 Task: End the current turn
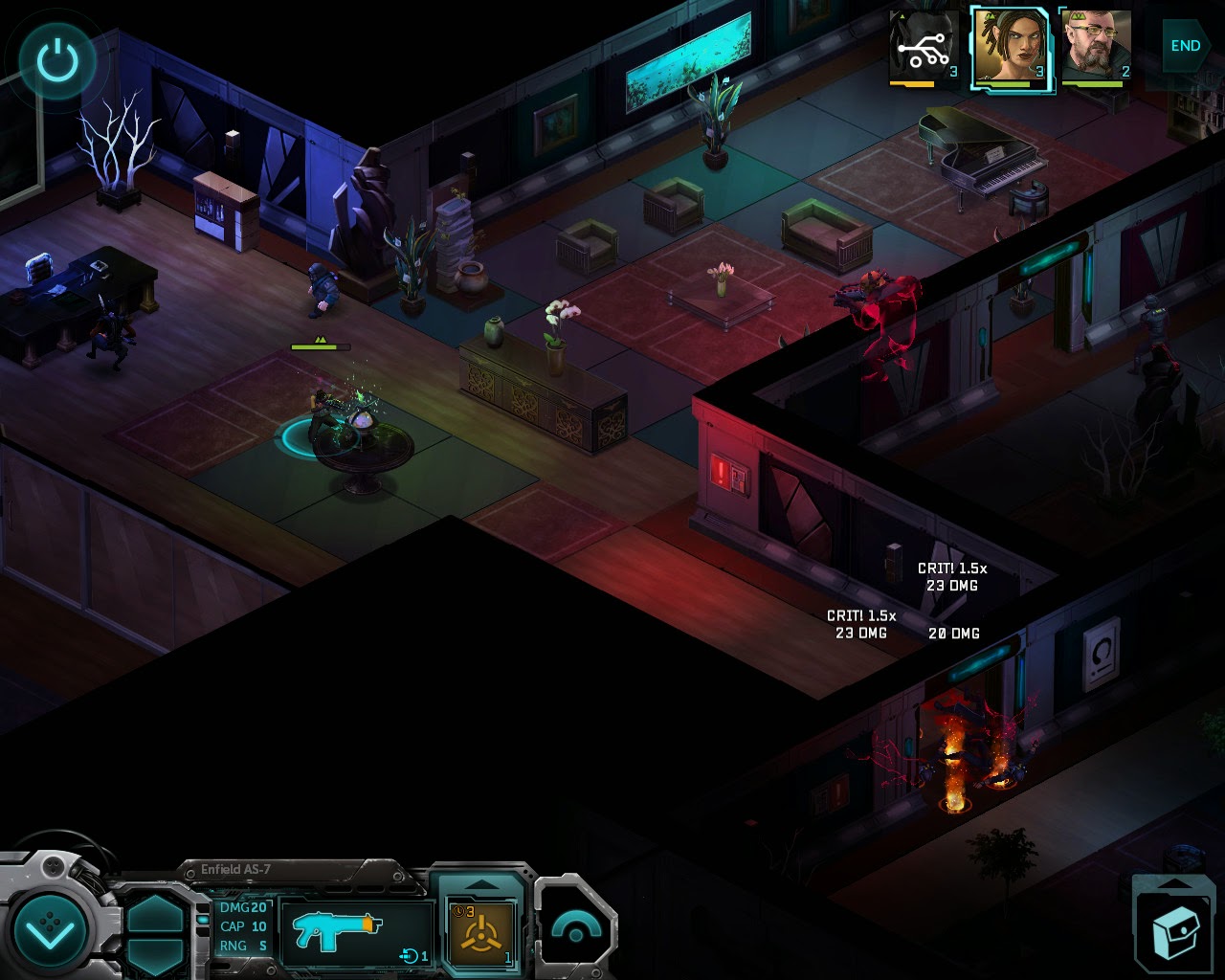[1185, 45]
